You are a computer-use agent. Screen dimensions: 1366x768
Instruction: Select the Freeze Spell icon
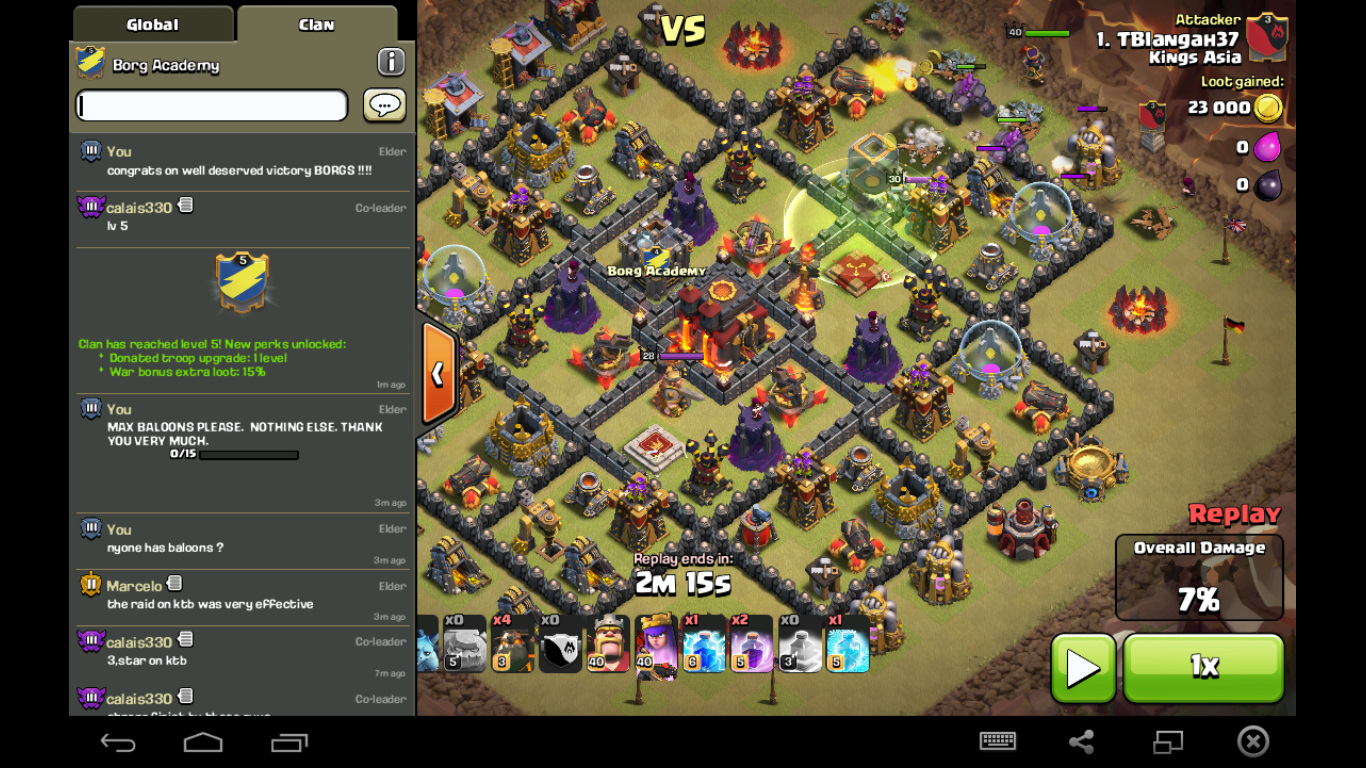pos(846,650)
